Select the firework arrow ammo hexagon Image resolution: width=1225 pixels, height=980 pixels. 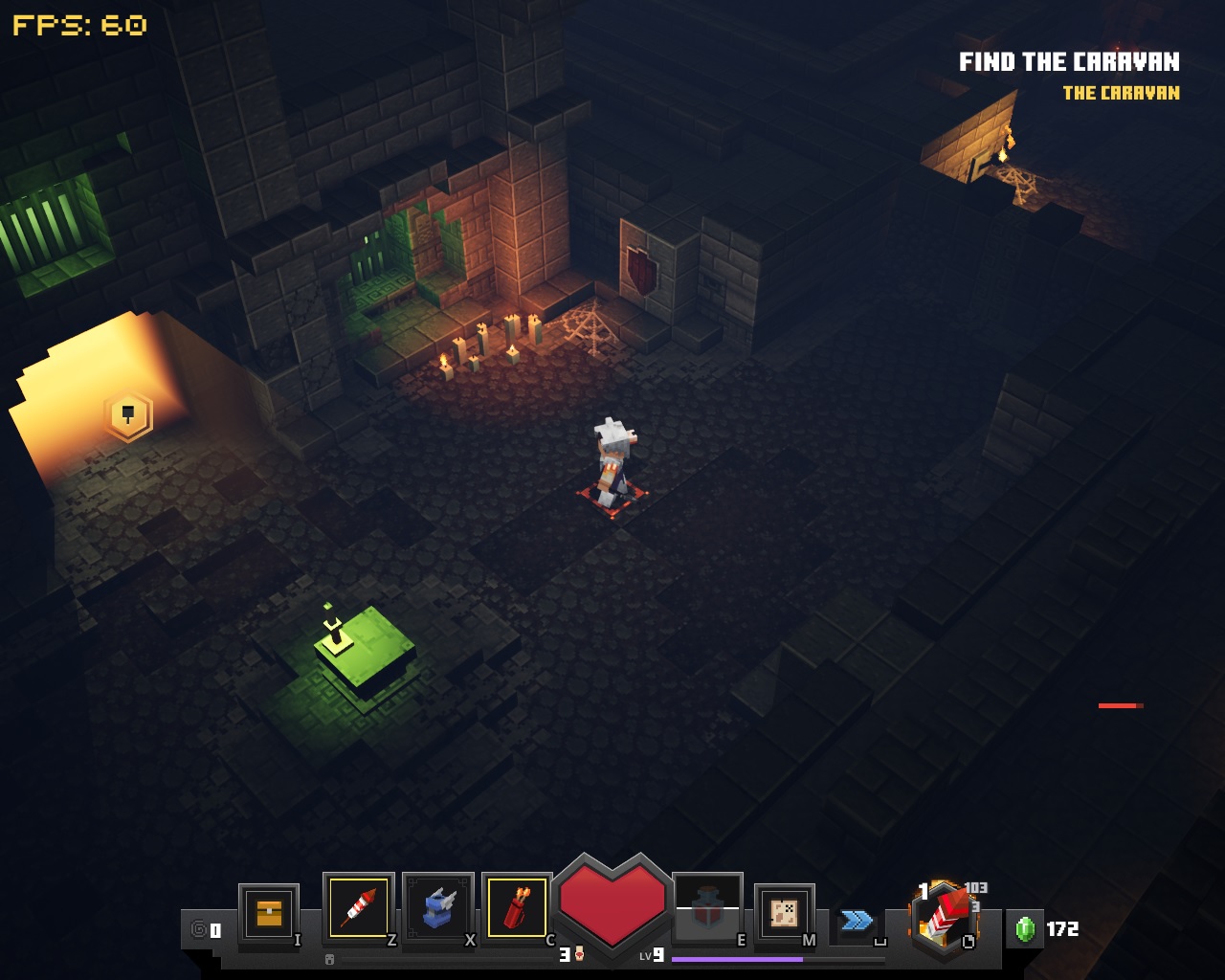(x=944, y=918)
